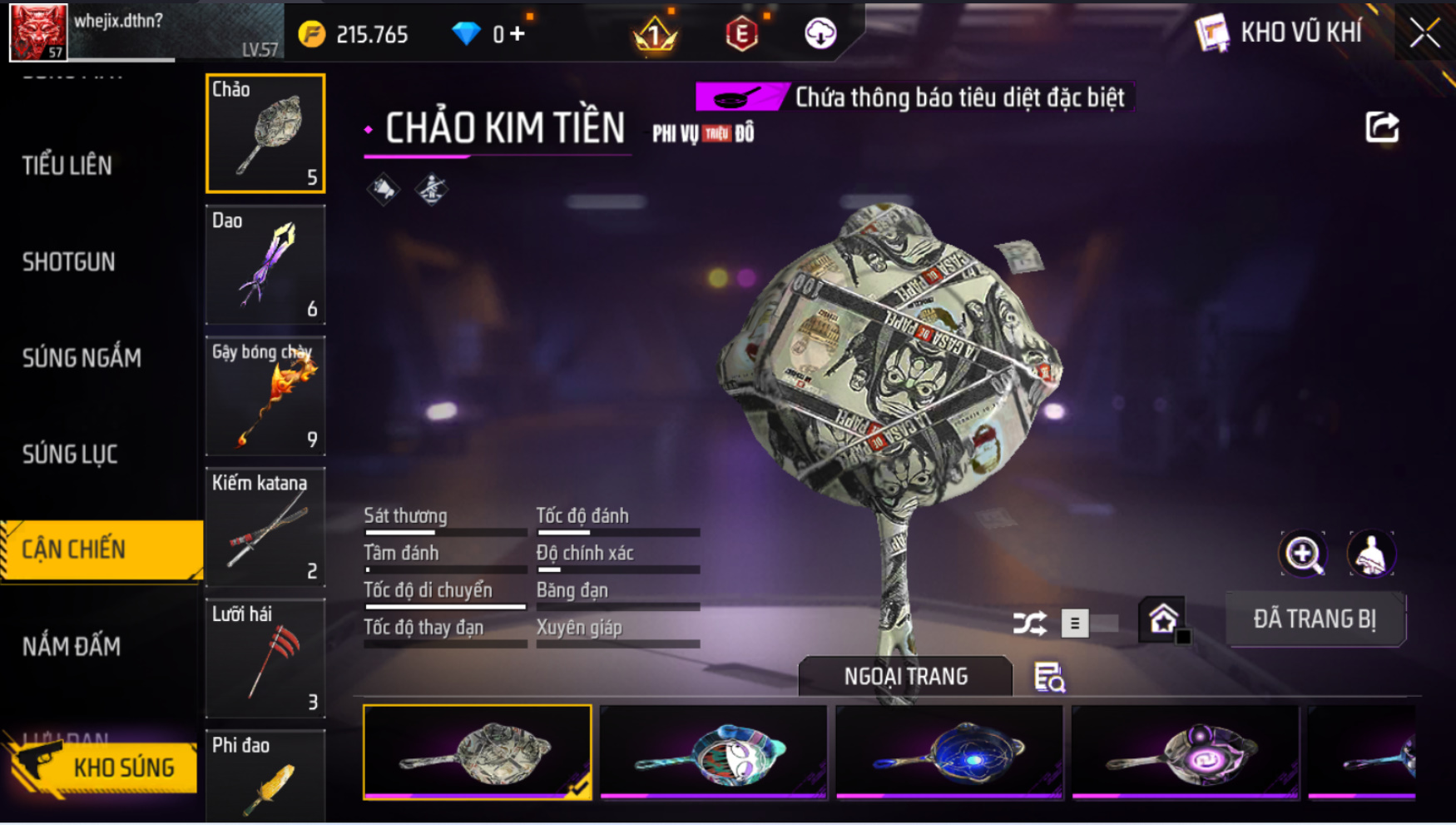1456x825 pixels.
Task: Close the weapon armory screen
Action: 1424,33
